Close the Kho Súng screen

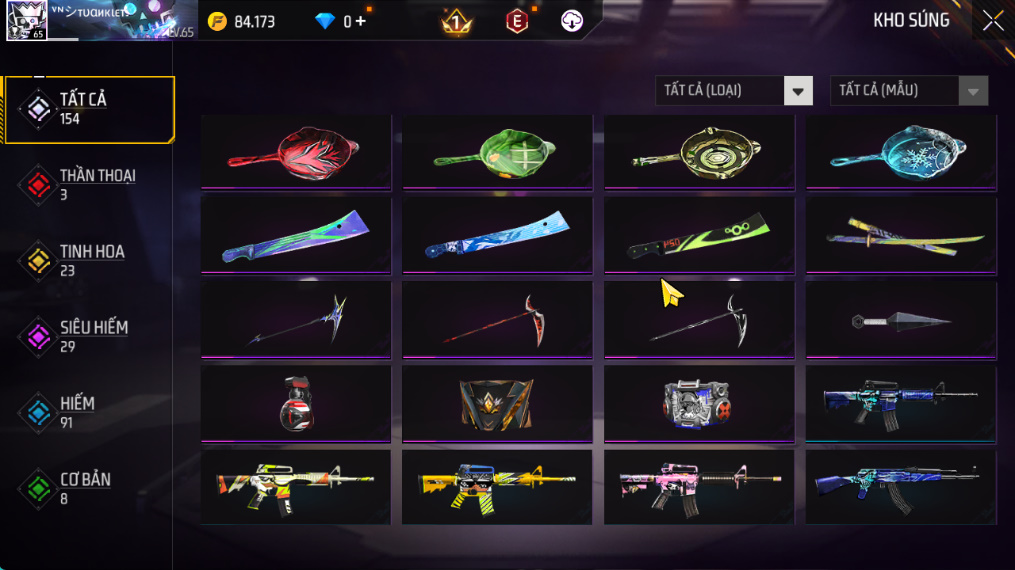[992, 21]
